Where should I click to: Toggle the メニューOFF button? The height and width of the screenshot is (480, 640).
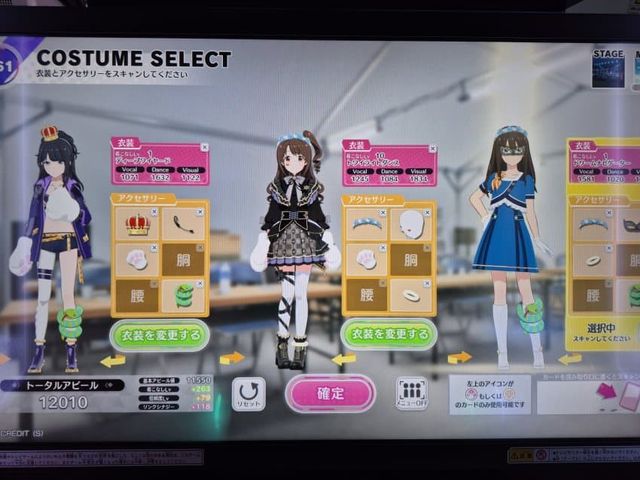click(x=411, y=394)
